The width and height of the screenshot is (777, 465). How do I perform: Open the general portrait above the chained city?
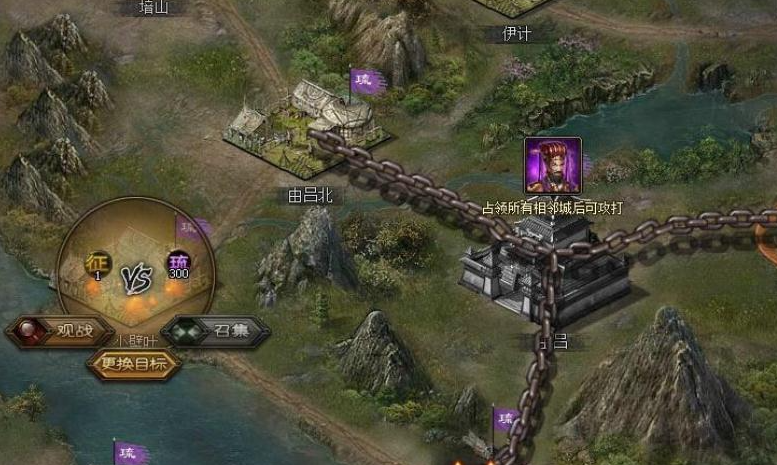pos(552,165)
